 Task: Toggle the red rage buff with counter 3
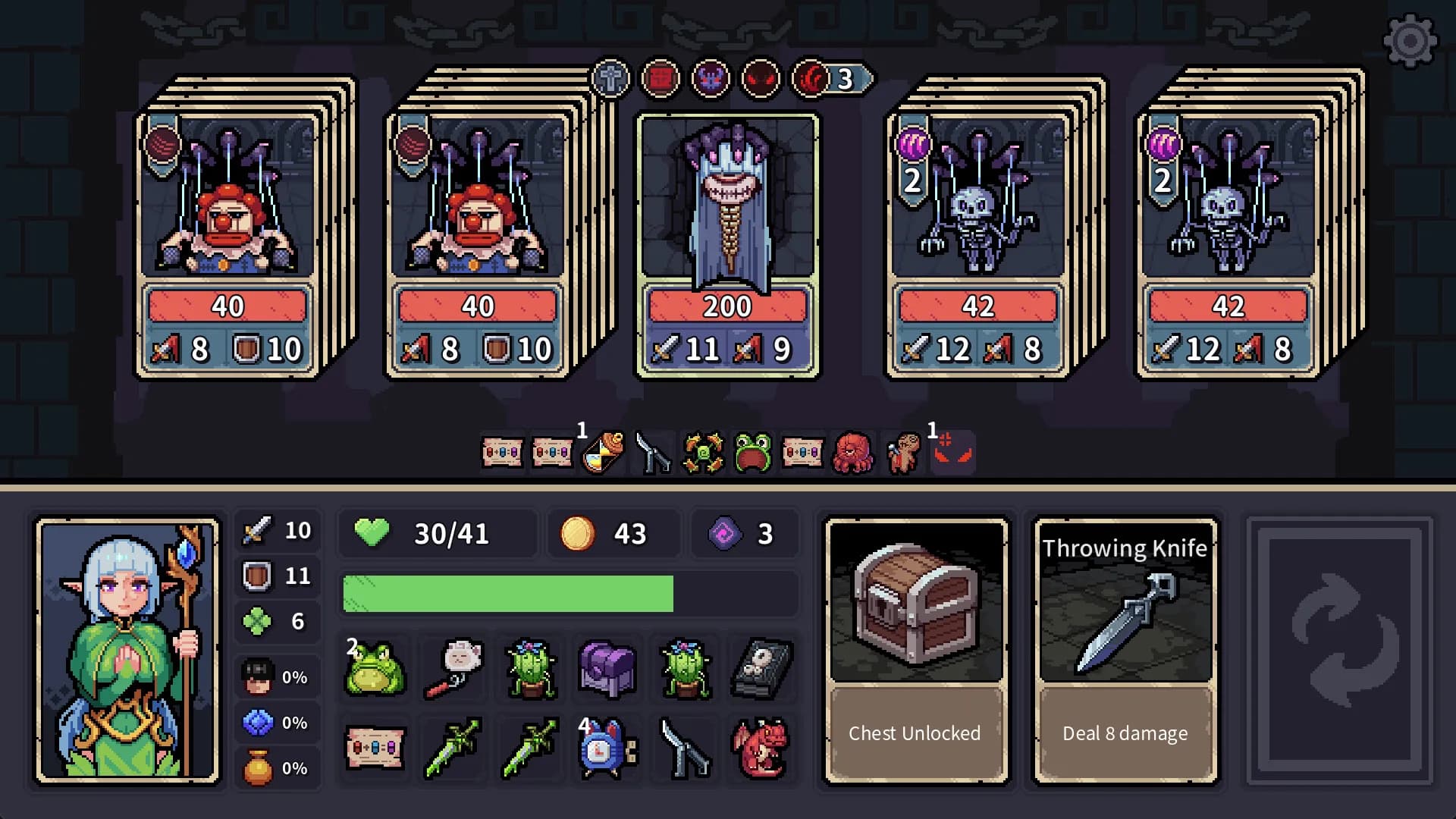(x=811, y=78)
